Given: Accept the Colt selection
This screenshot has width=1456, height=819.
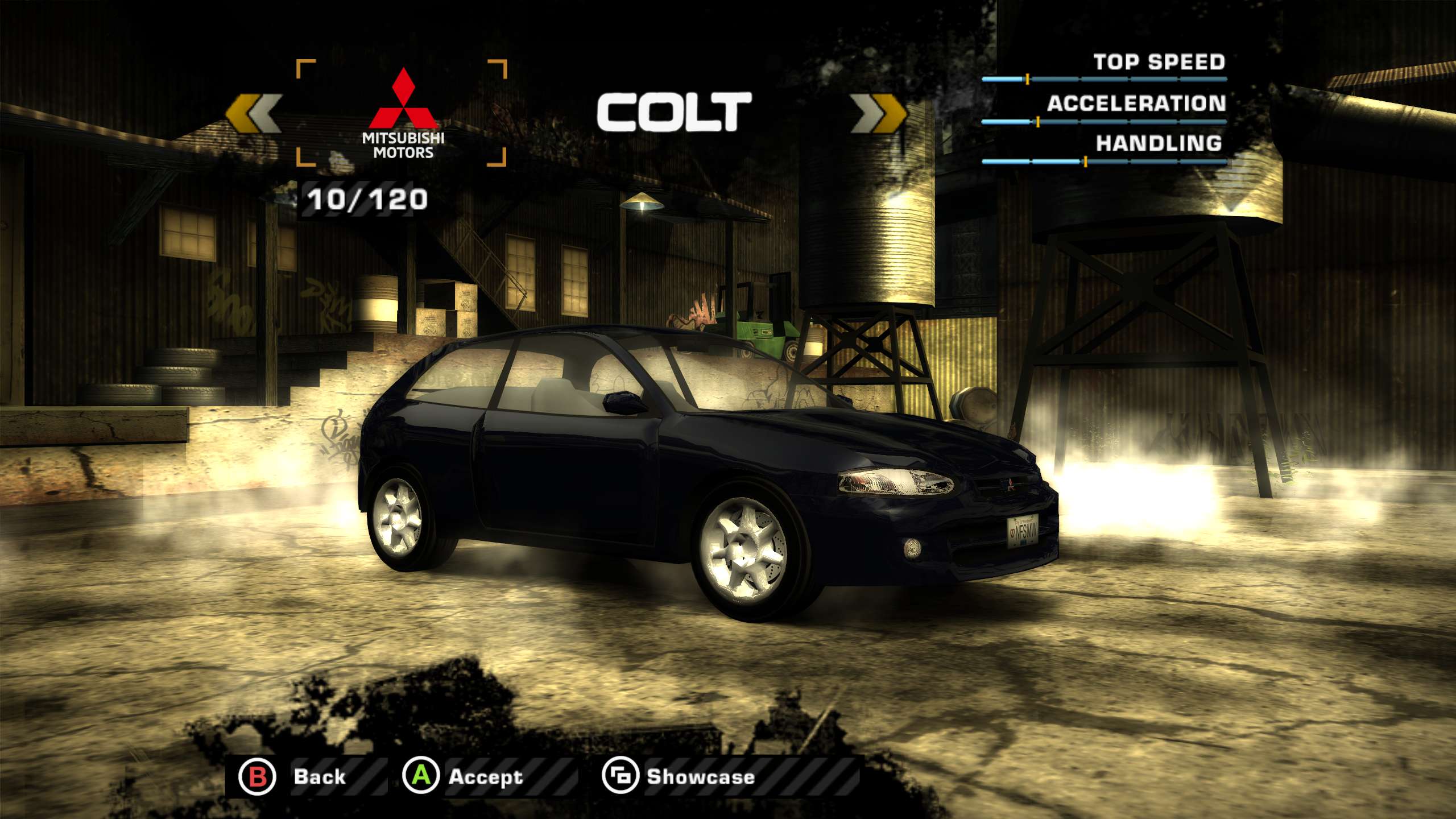Looking at the screenshot, I should [464, 776].
